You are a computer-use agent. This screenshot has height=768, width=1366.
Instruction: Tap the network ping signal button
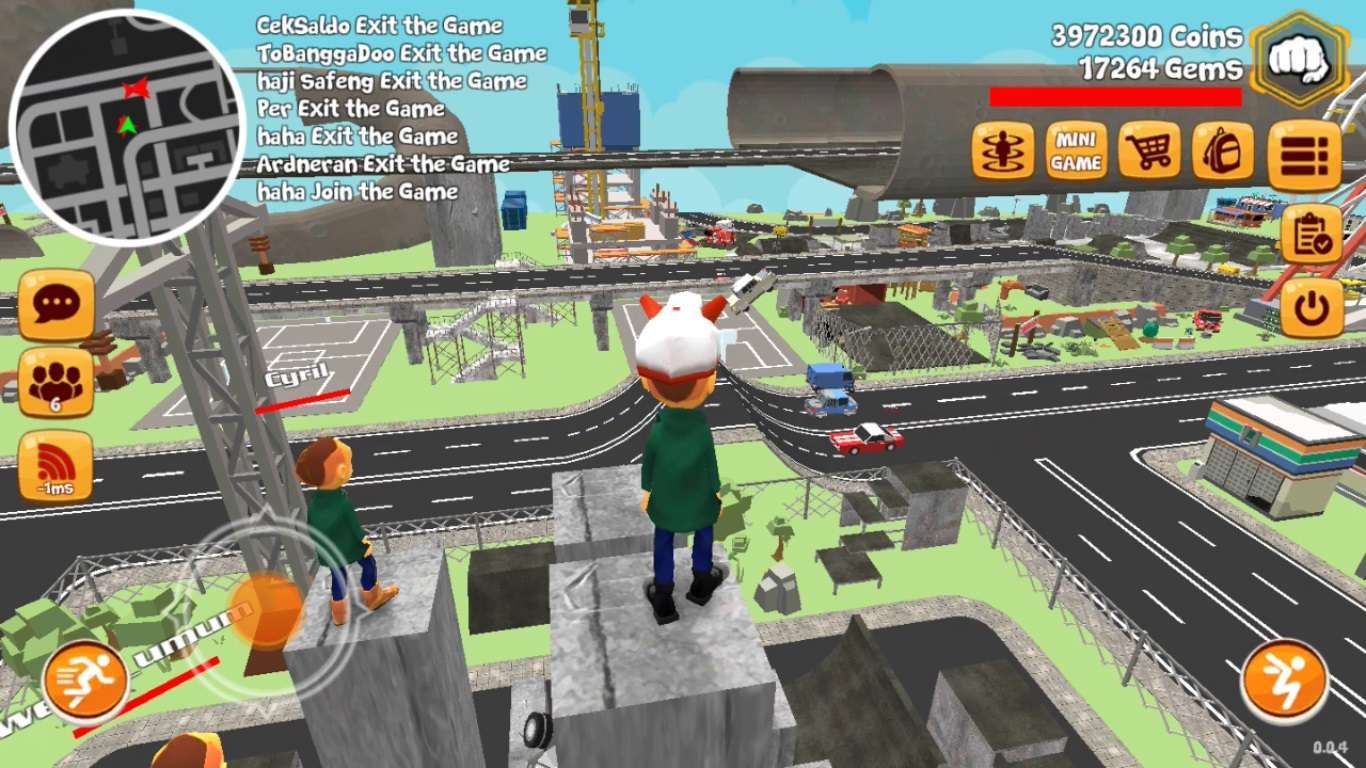[x=56, y=466]
